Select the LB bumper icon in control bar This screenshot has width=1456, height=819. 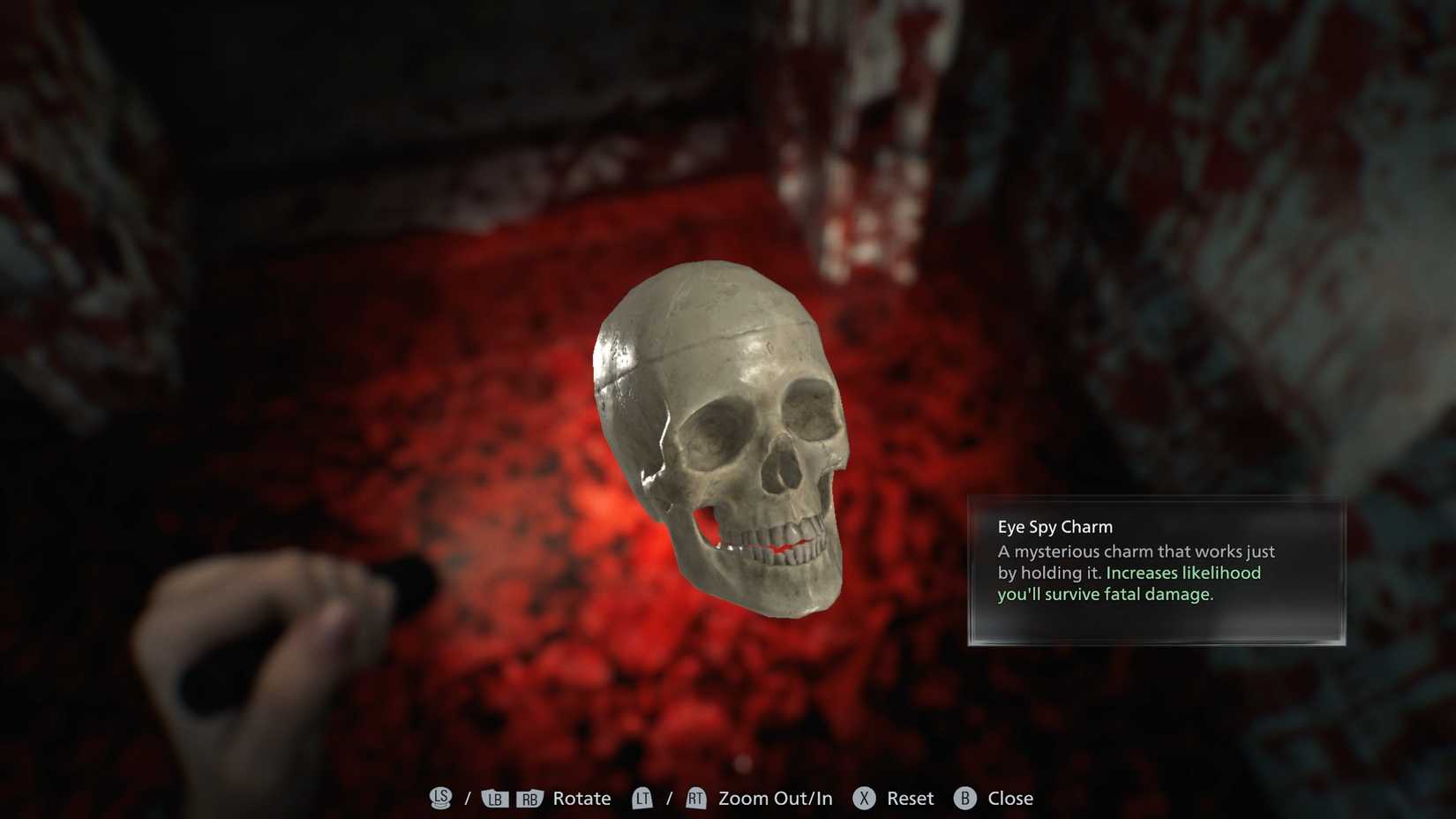(x=494, y=799)
